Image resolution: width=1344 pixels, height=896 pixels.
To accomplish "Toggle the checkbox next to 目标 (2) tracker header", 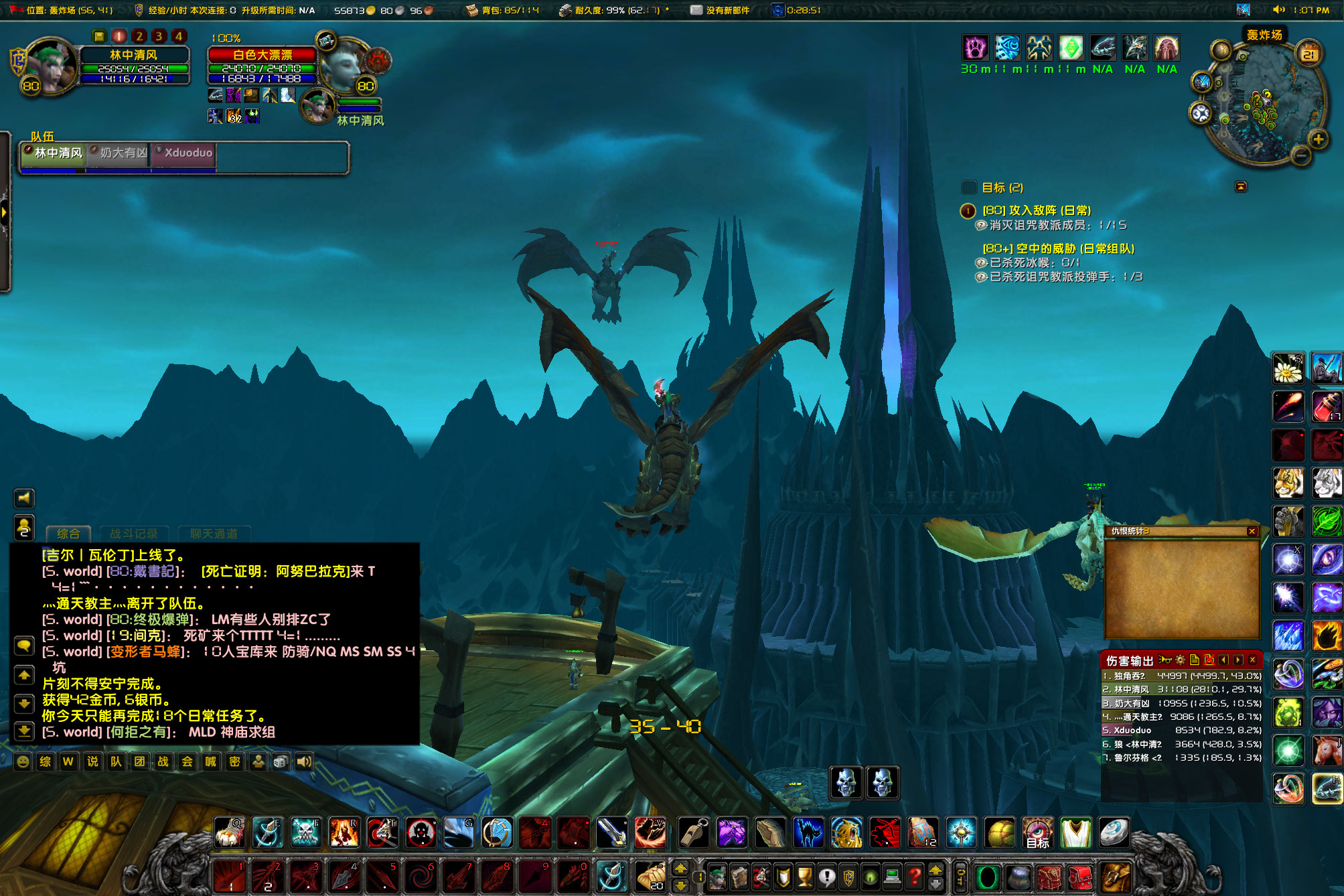I will pyautogui.click(x=968, y=188).
